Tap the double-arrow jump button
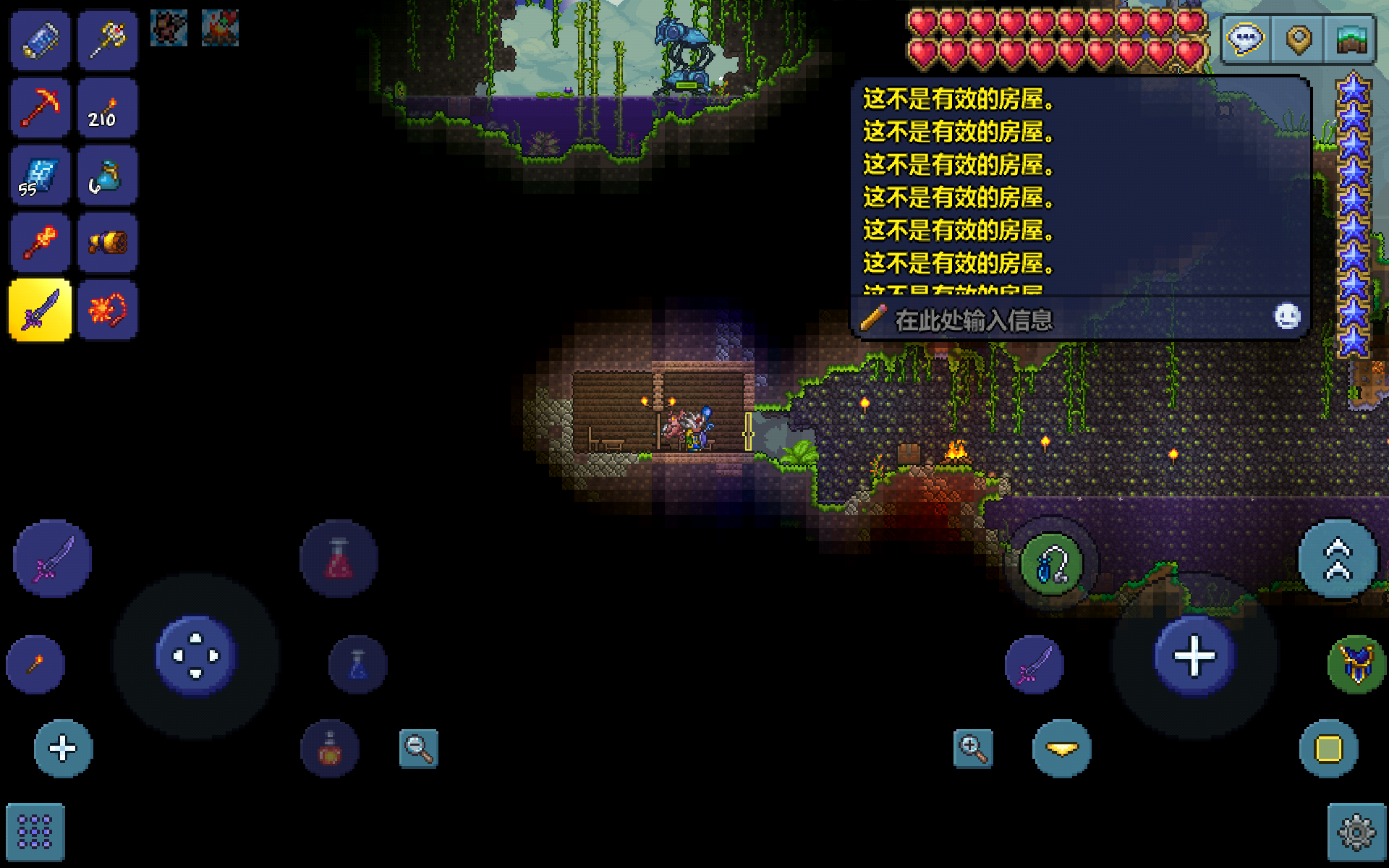Viewport: 1389px width, 868px height. (x=1338, y=559)
